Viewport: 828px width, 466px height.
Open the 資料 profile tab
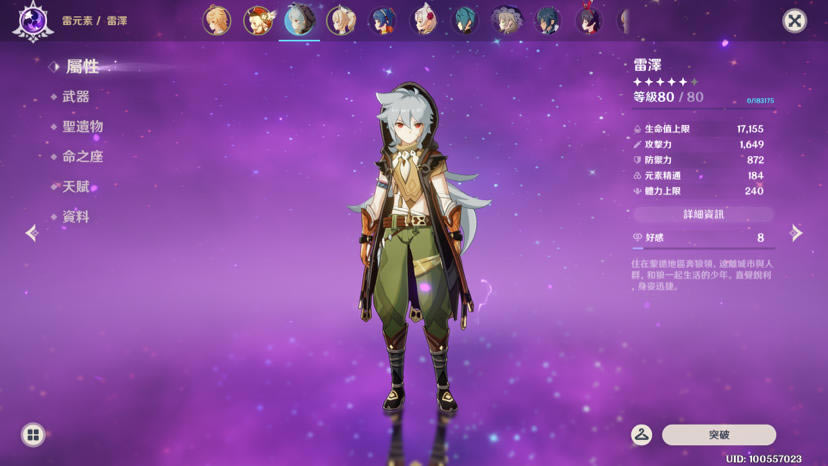(76, 217)
